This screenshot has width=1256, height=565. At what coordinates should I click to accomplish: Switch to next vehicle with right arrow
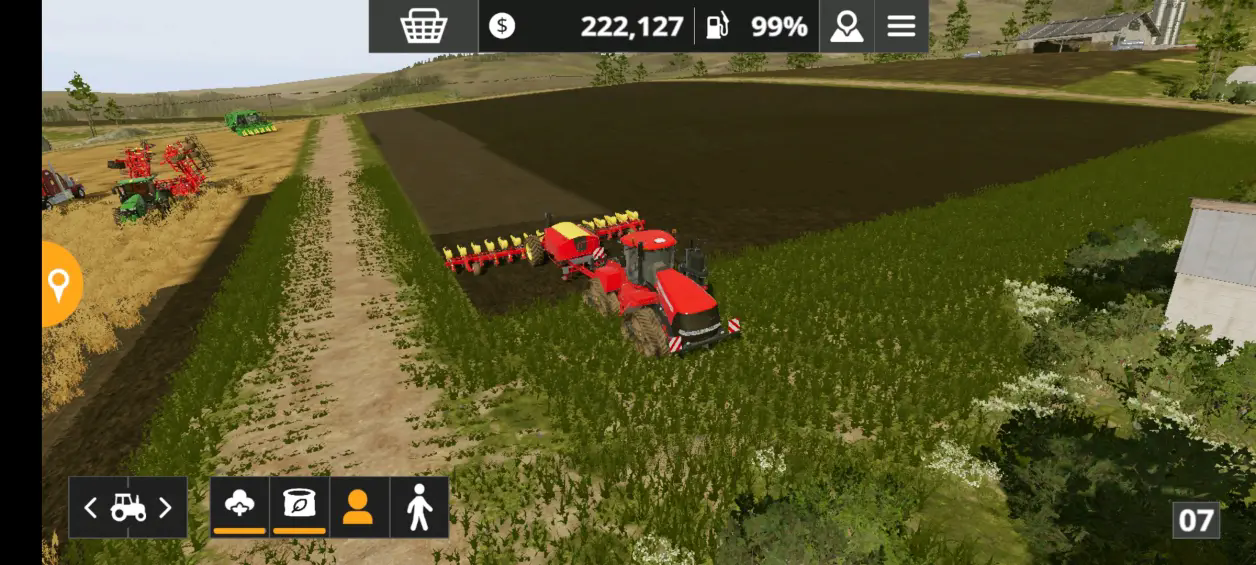point(166,508)
